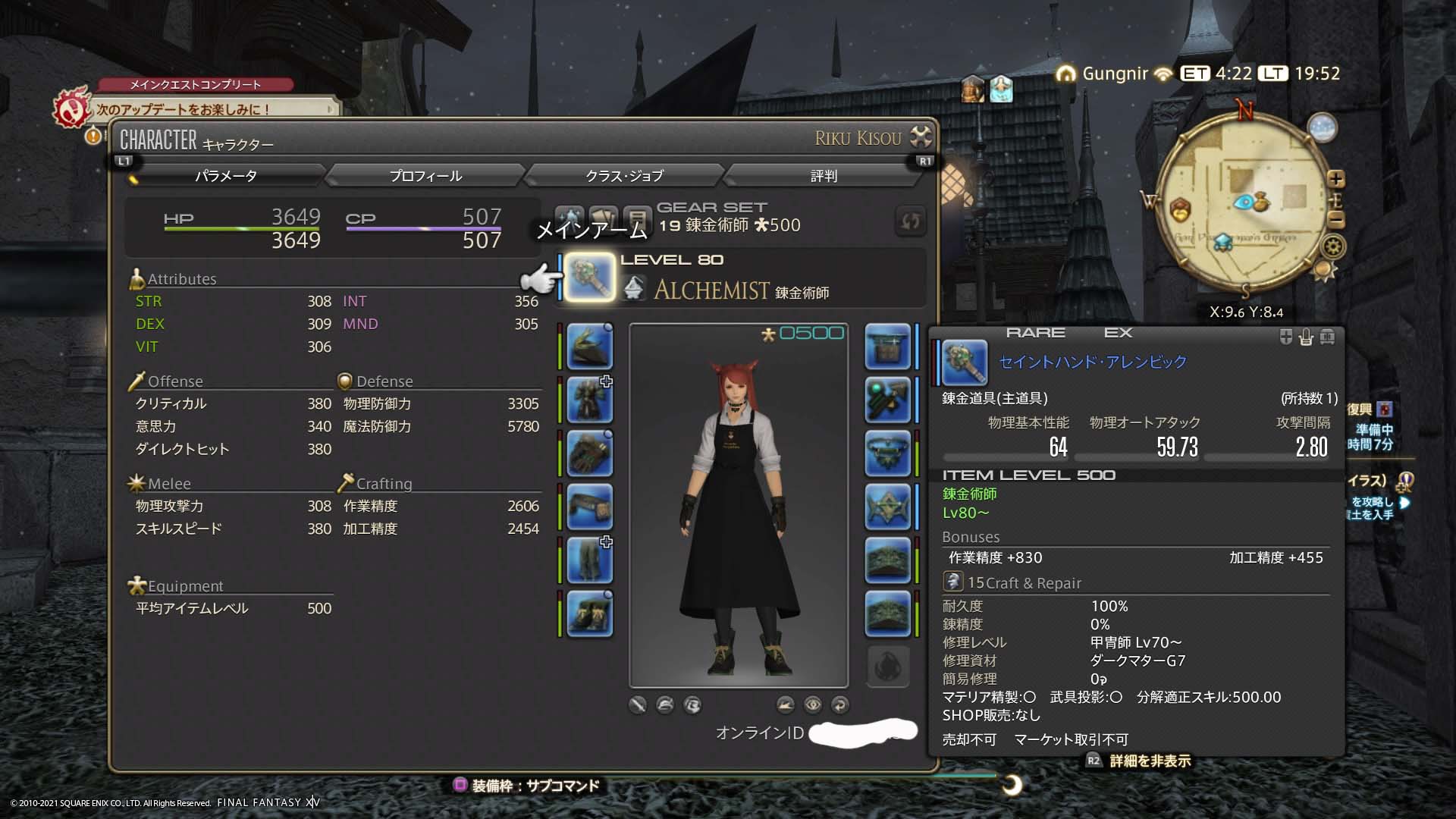Viewport: 1456px width, 819px height.
Task: Zoom in on the minimap
Action: click(1336, 179)
